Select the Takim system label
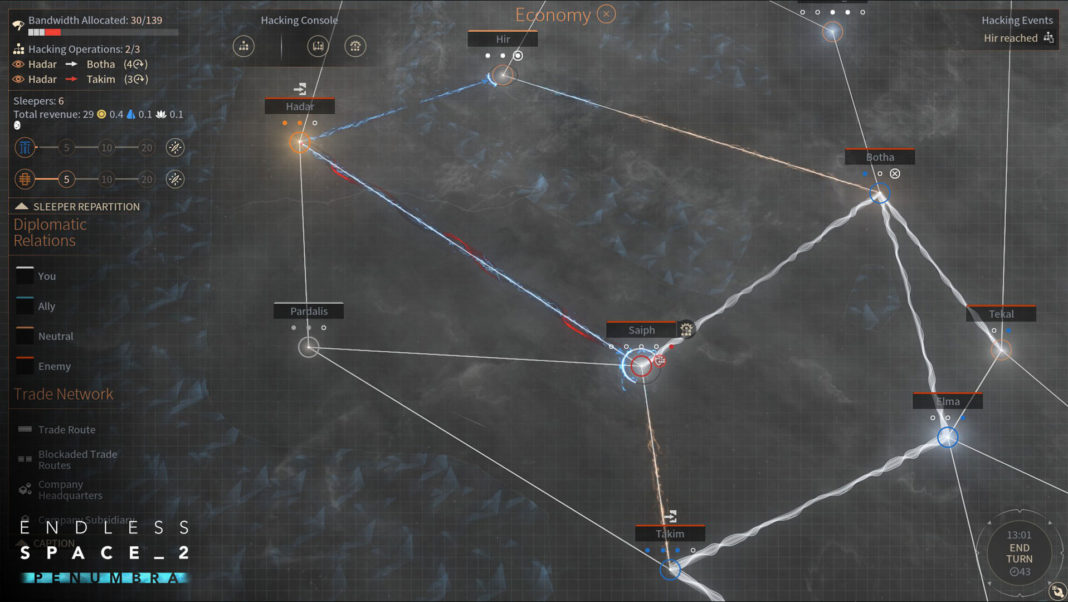The width and height of the screenshot is (1068, 602). click(x=669, y=534)
